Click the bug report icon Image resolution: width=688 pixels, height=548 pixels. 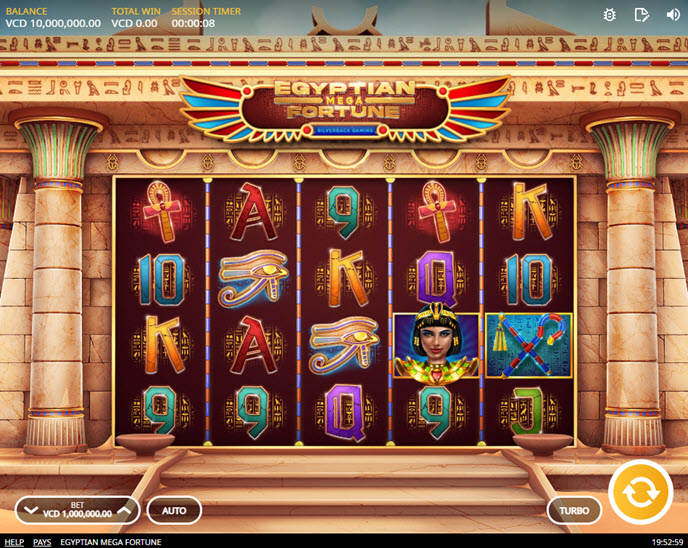click(610, 15)
